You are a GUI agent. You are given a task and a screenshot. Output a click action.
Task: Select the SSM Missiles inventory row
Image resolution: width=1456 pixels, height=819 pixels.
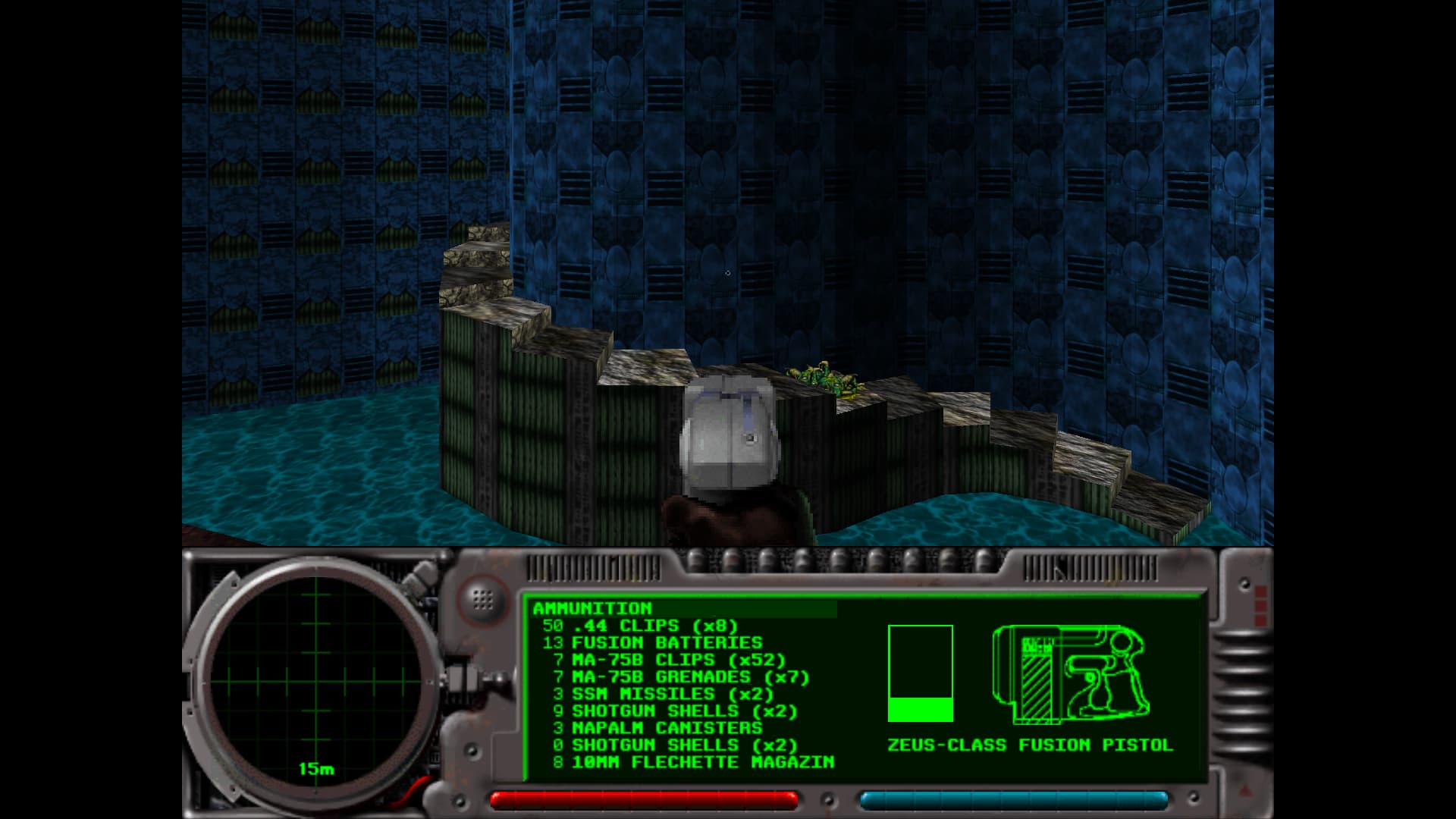coord(664,694)
